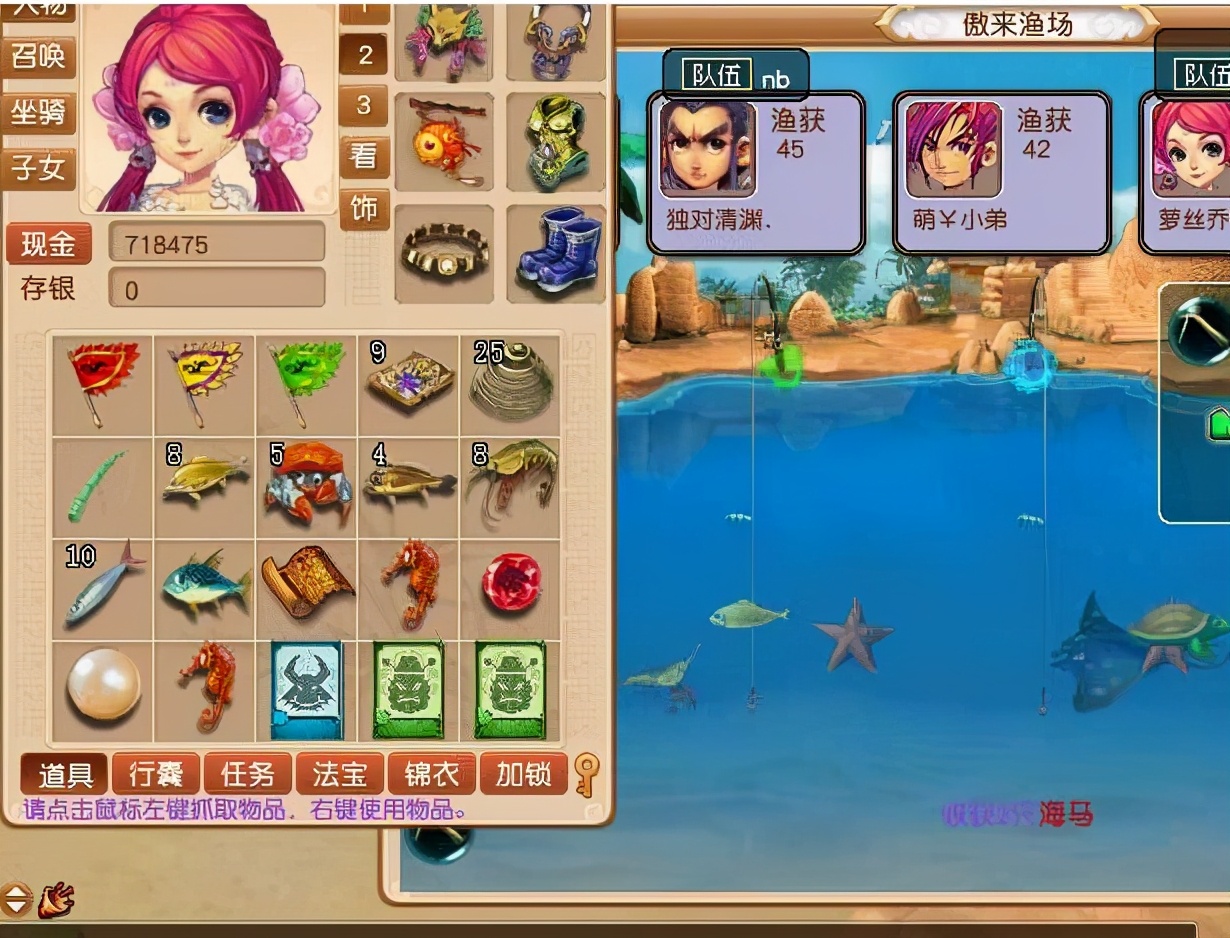The height and width of the screenshot is (938, 1230).
Task: Click the 饰 accessory button
Action: pyautogui.click(x=364, y=208)
